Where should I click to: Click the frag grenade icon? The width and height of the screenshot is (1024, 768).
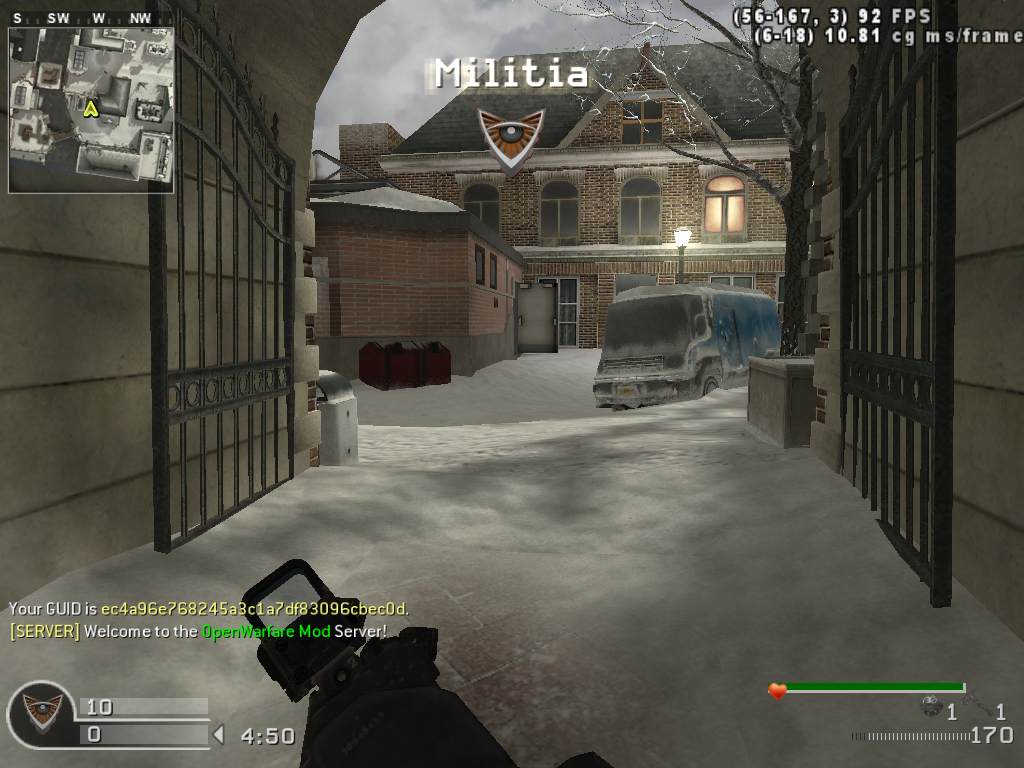pos(932,706)
